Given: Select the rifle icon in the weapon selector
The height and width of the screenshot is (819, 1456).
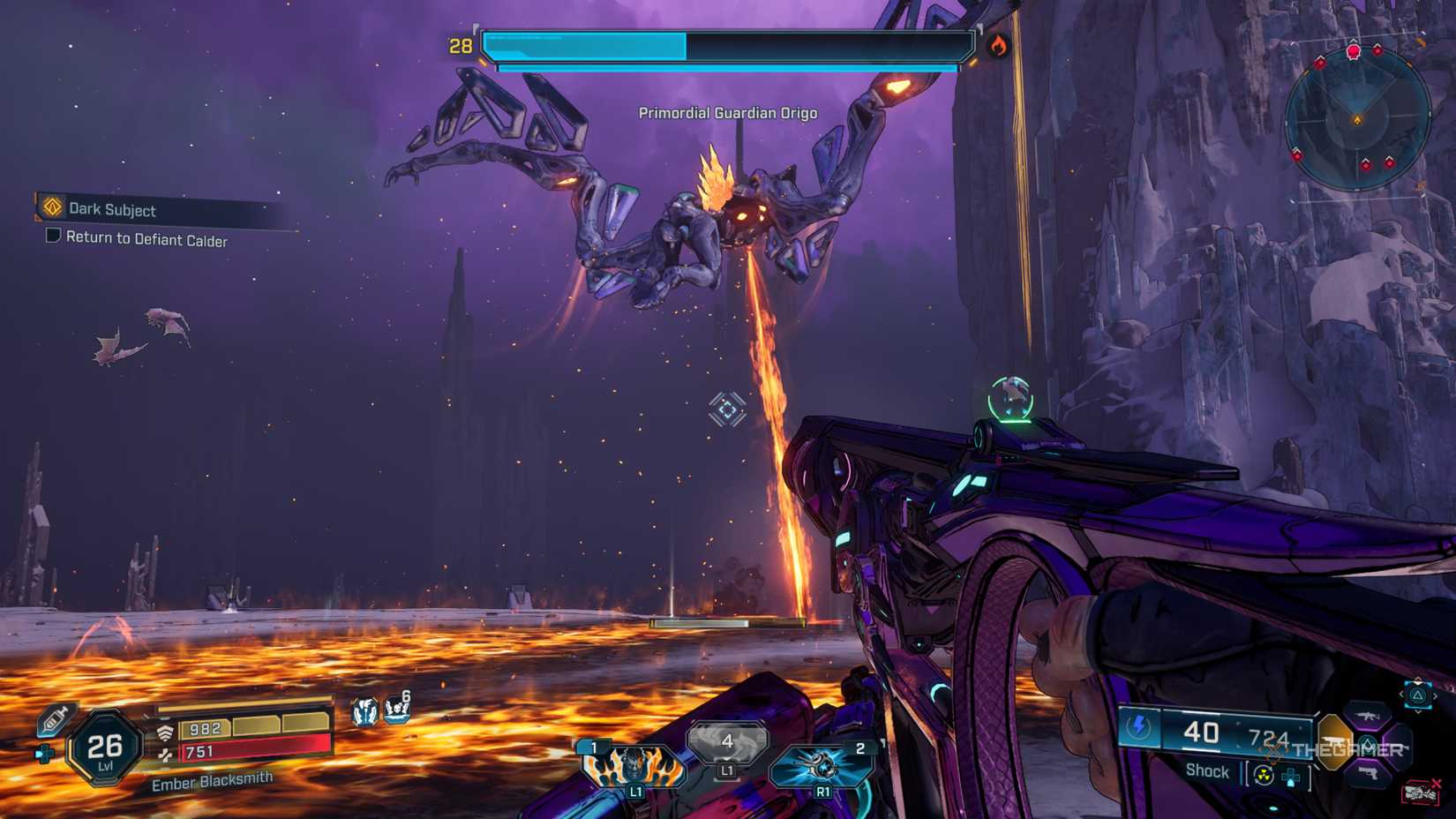Looking at the screenshot, I should 1367,718.
